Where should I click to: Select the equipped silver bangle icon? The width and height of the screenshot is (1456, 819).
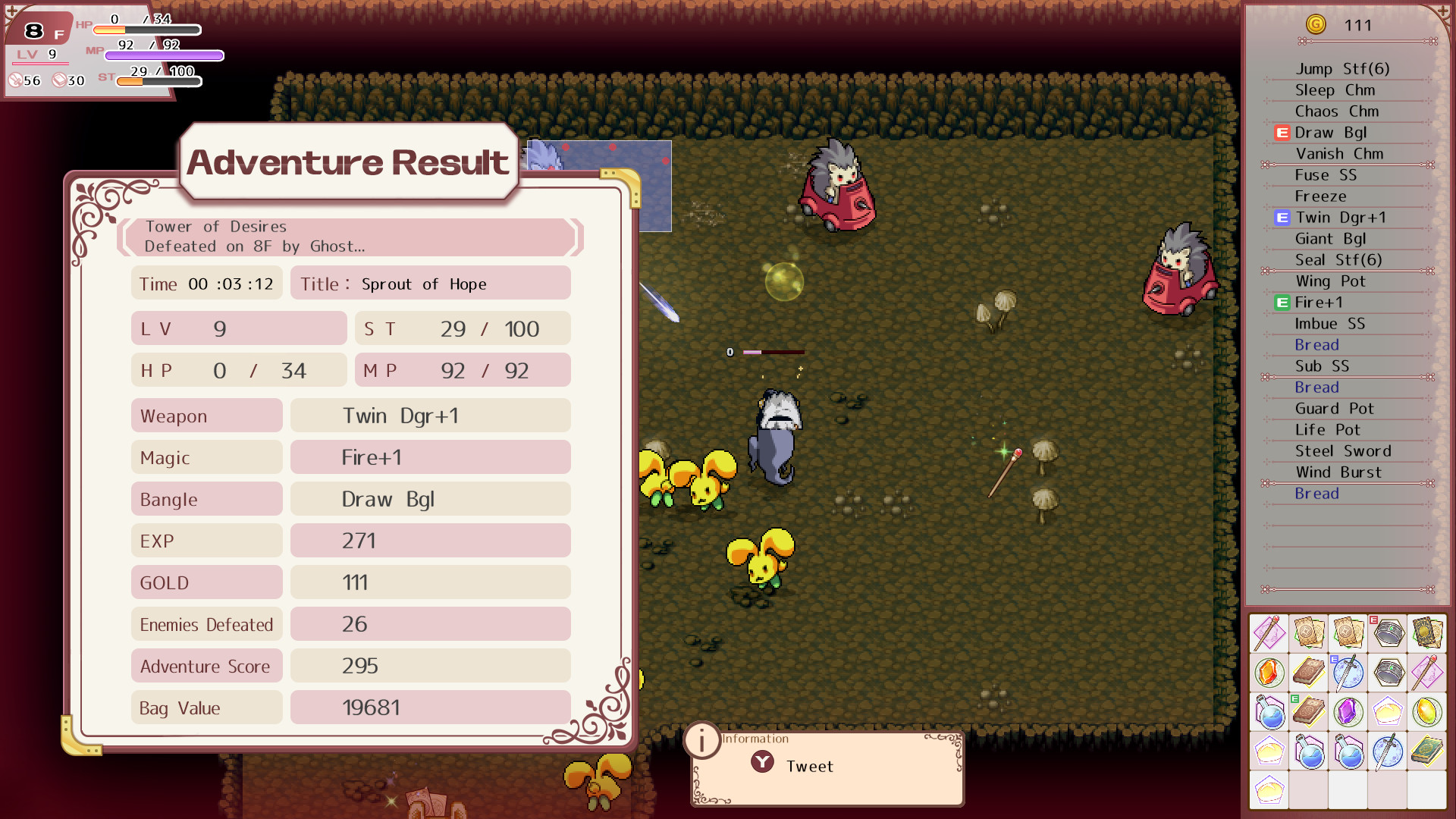coord(1389,633)
